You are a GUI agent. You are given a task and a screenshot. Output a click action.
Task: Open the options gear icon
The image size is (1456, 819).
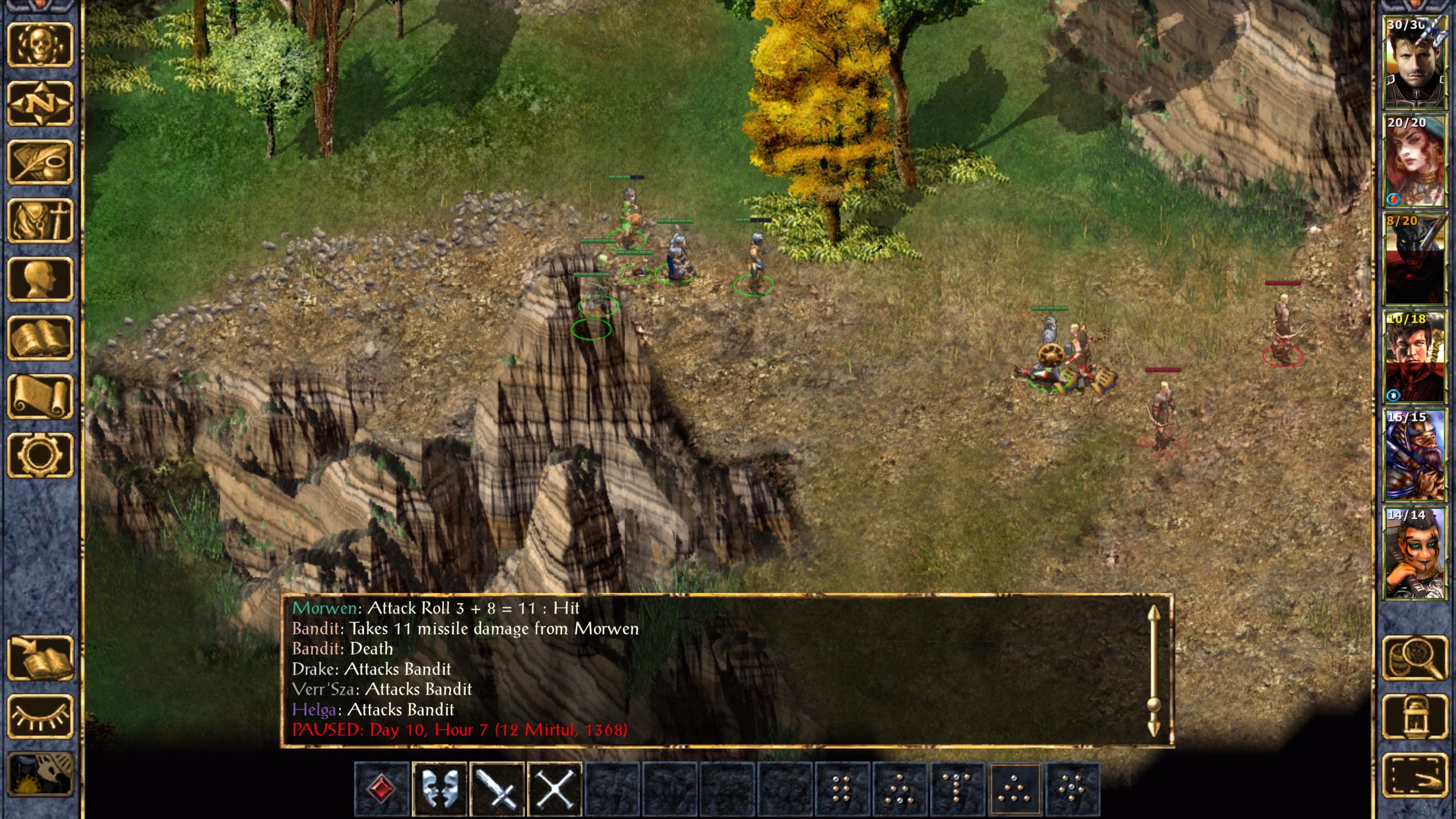pyautogui.click(x=40, y=455)
